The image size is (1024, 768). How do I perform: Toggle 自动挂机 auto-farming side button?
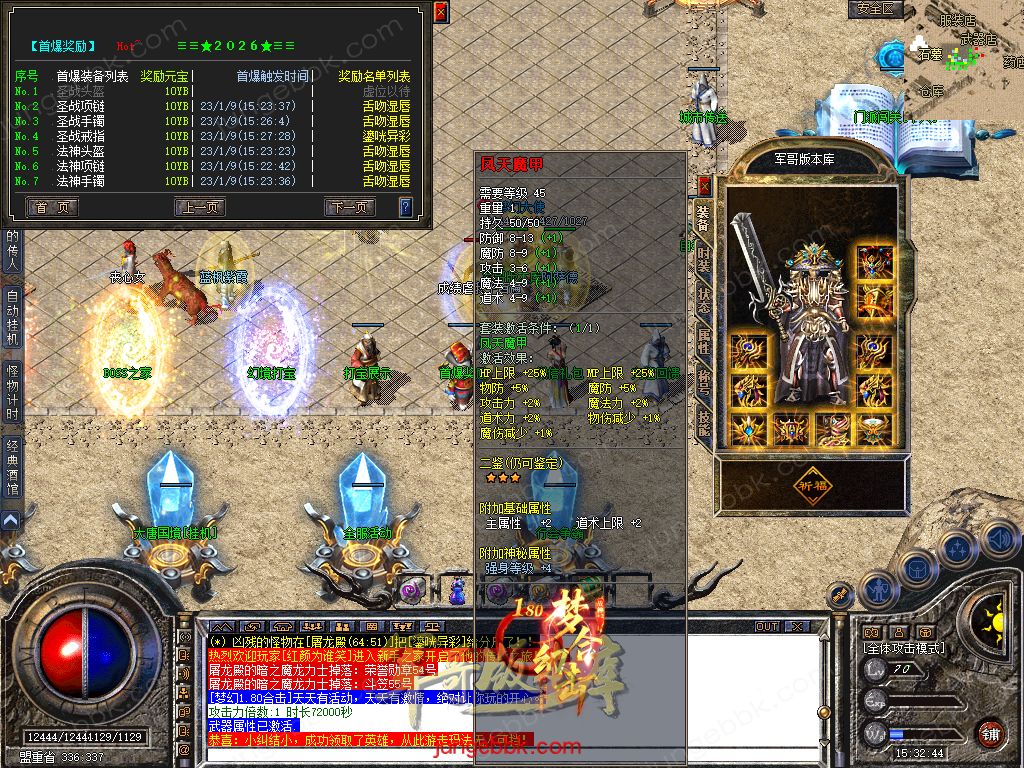12,317
